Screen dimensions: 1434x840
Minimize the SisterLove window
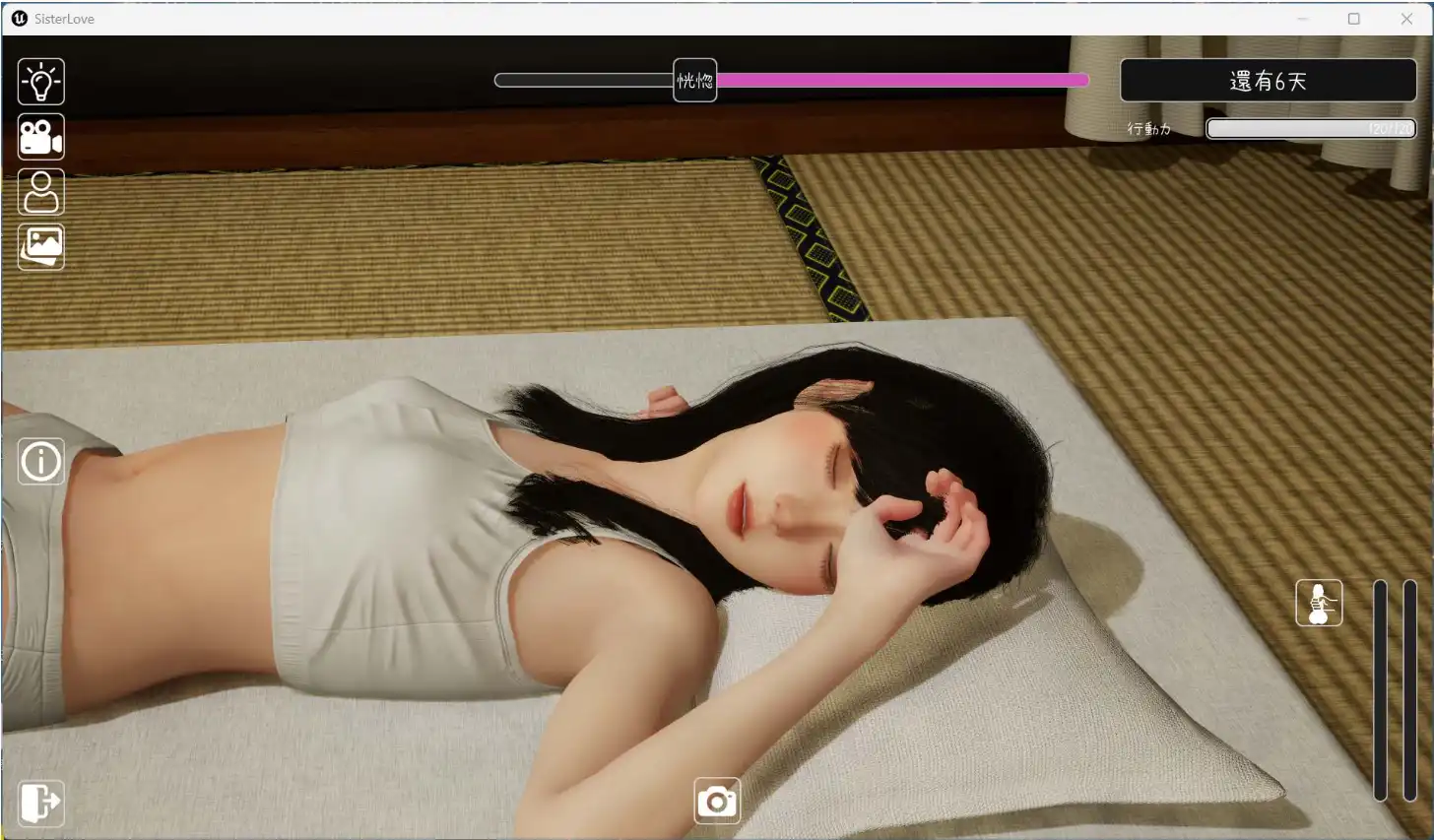[x=1302, y=19]
